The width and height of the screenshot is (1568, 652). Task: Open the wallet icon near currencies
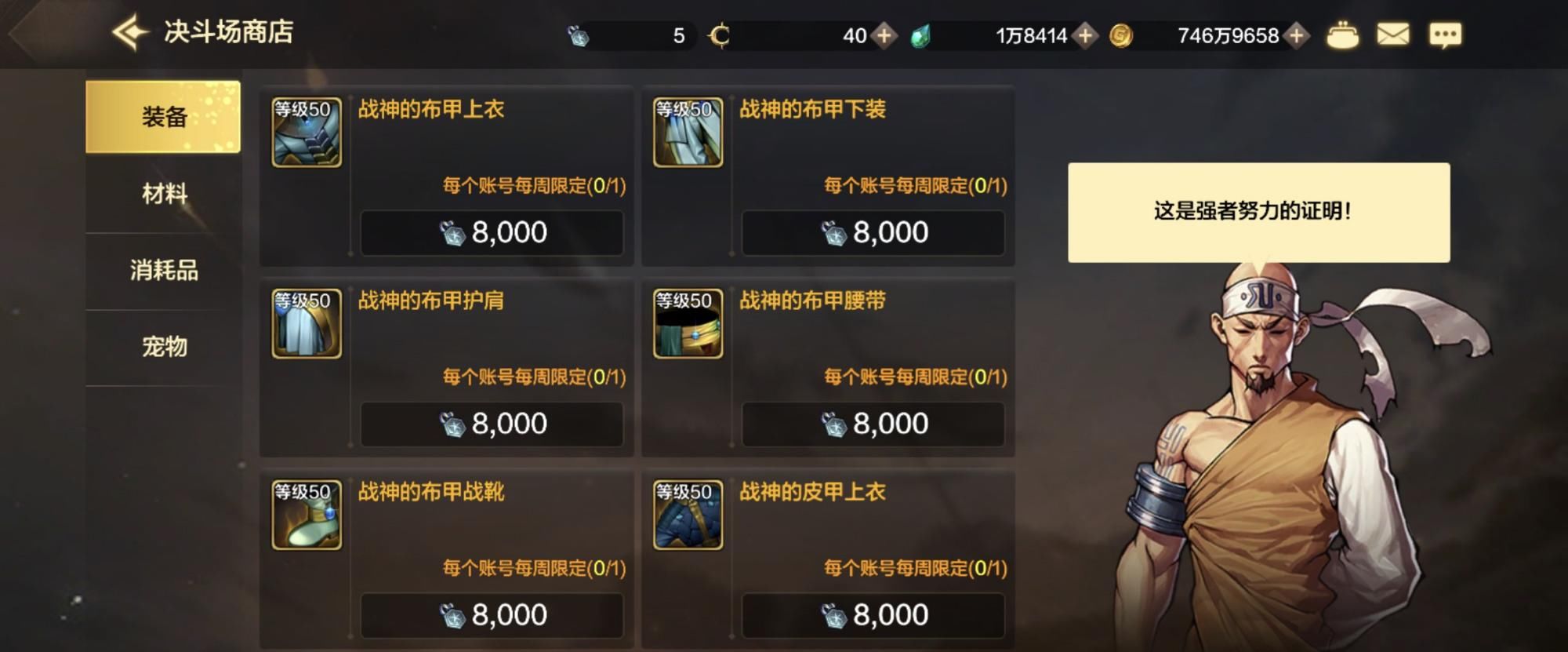1343,34
